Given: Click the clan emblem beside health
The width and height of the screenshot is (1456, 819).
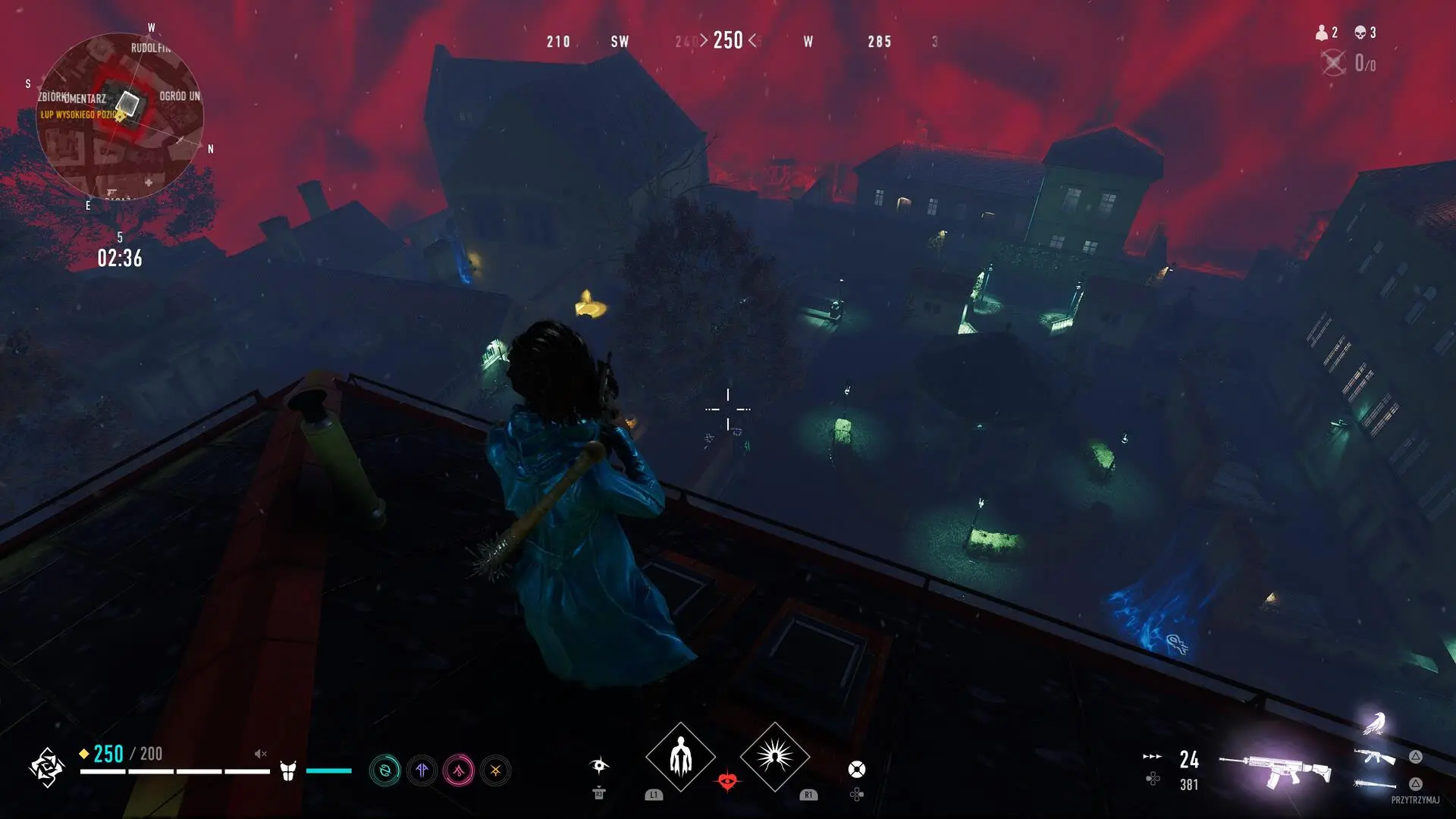Looking at the screenshot, I should click(45, 767).
